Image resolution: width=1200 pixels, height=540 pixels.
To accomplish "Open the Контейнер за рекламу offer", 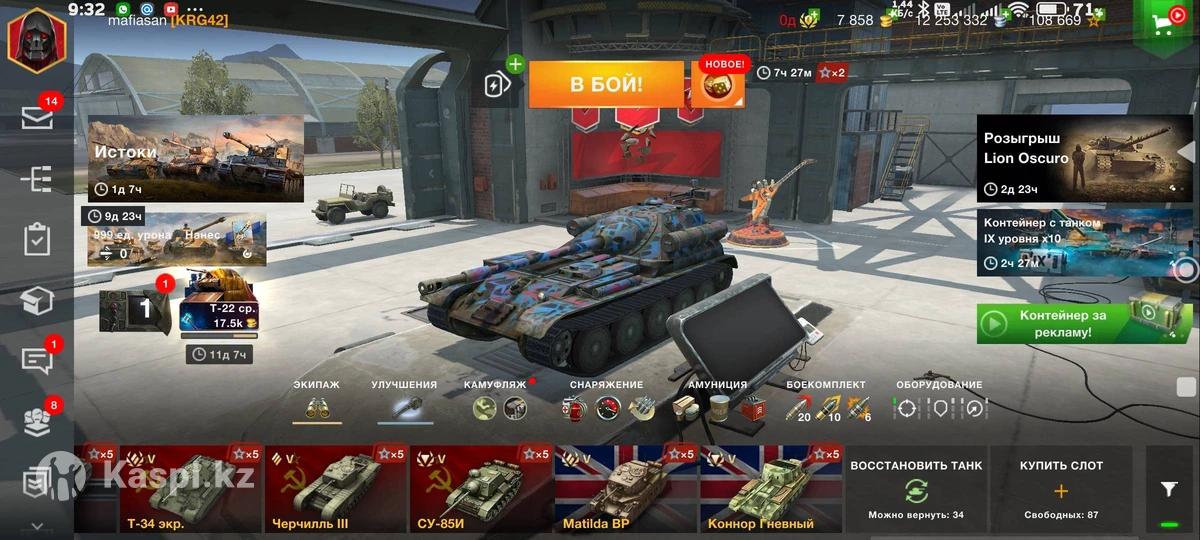I will pos(1085,323).
